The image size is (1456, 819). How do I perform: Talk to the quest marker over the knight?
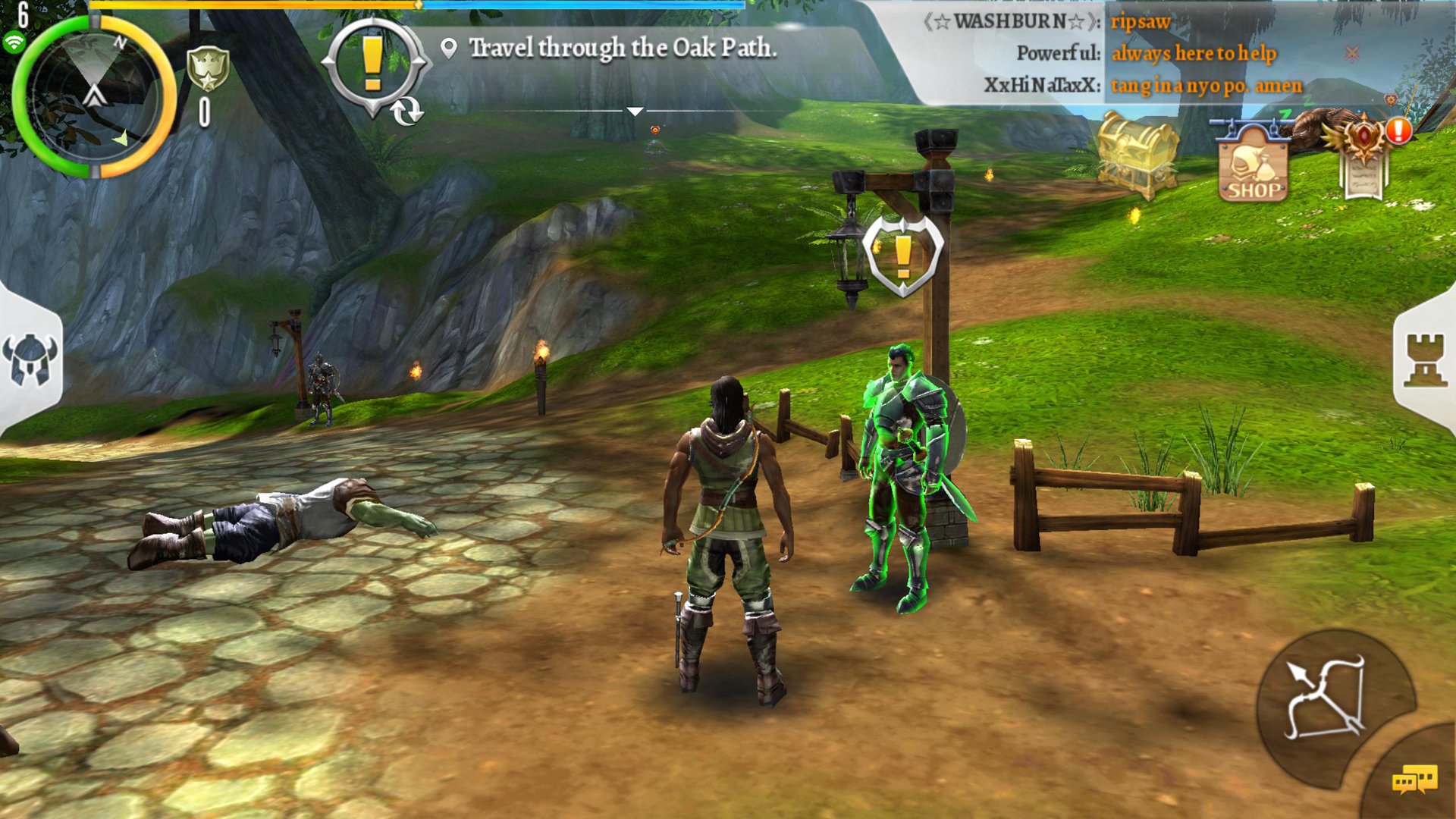click(x=903, y=256)
